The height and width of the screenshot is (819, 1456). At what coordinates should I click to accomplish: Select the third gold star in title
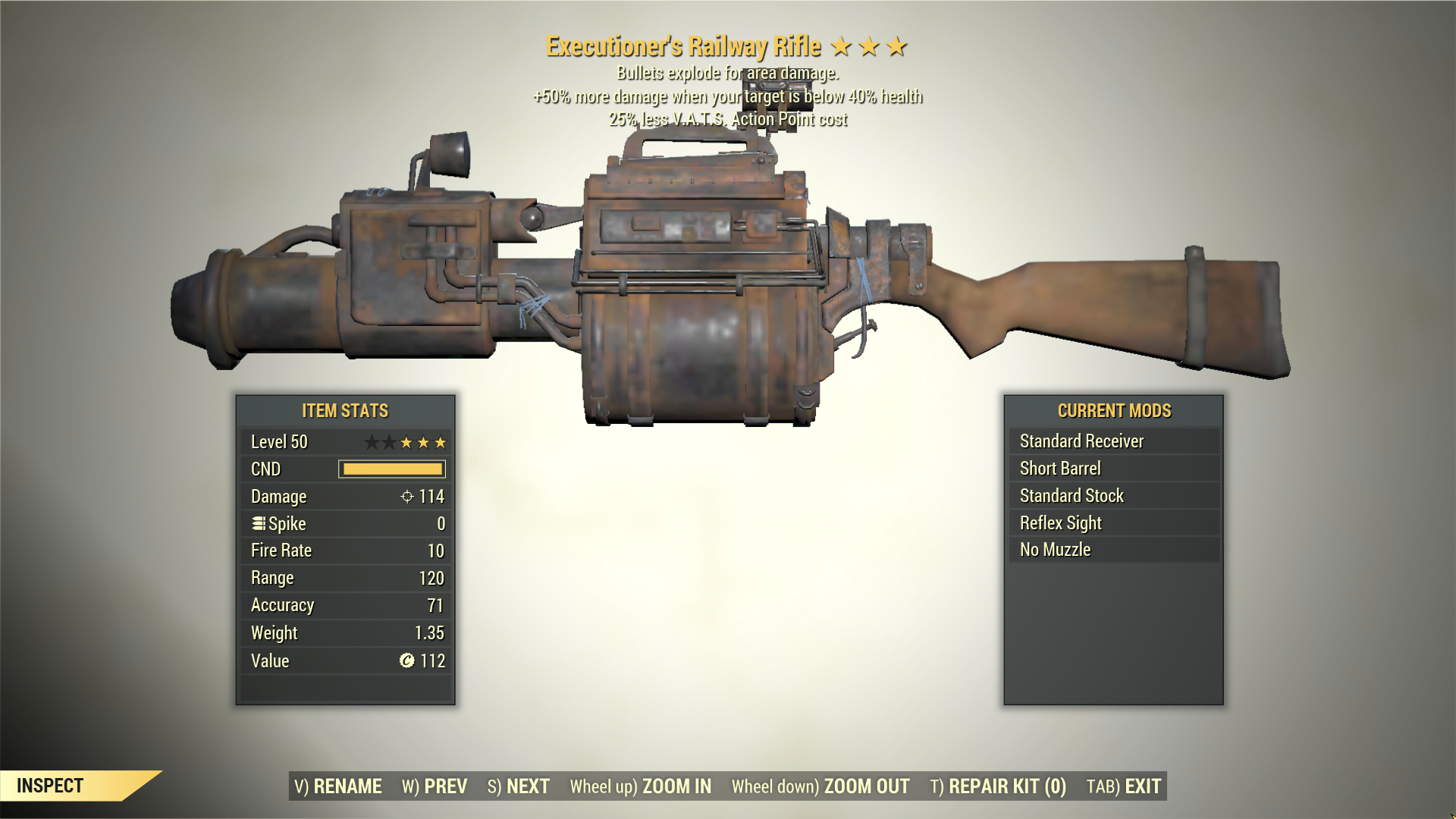point(898,46)
